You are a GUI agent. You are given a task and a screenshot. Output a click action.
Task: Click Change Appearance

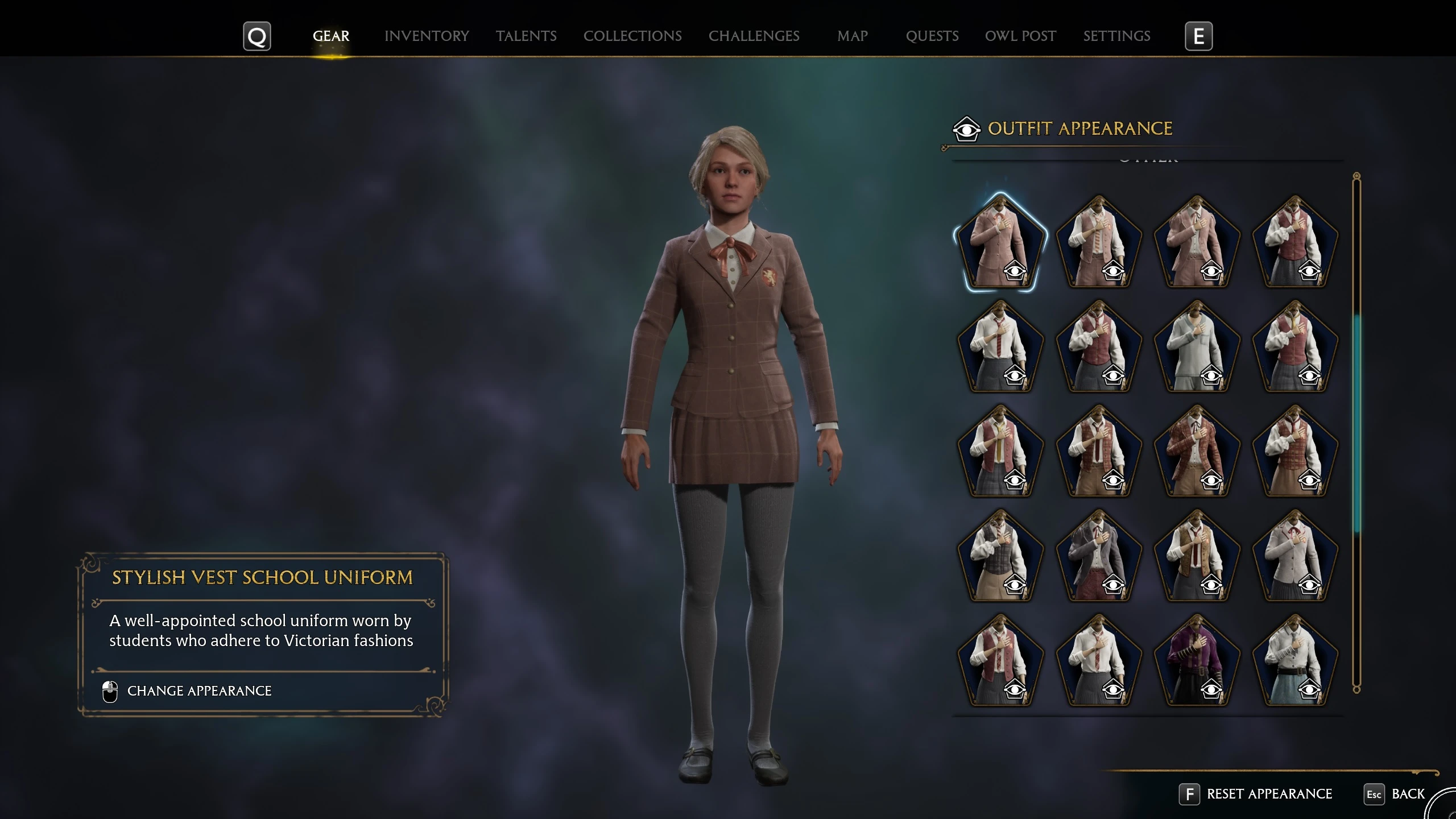tap(200, 690)
